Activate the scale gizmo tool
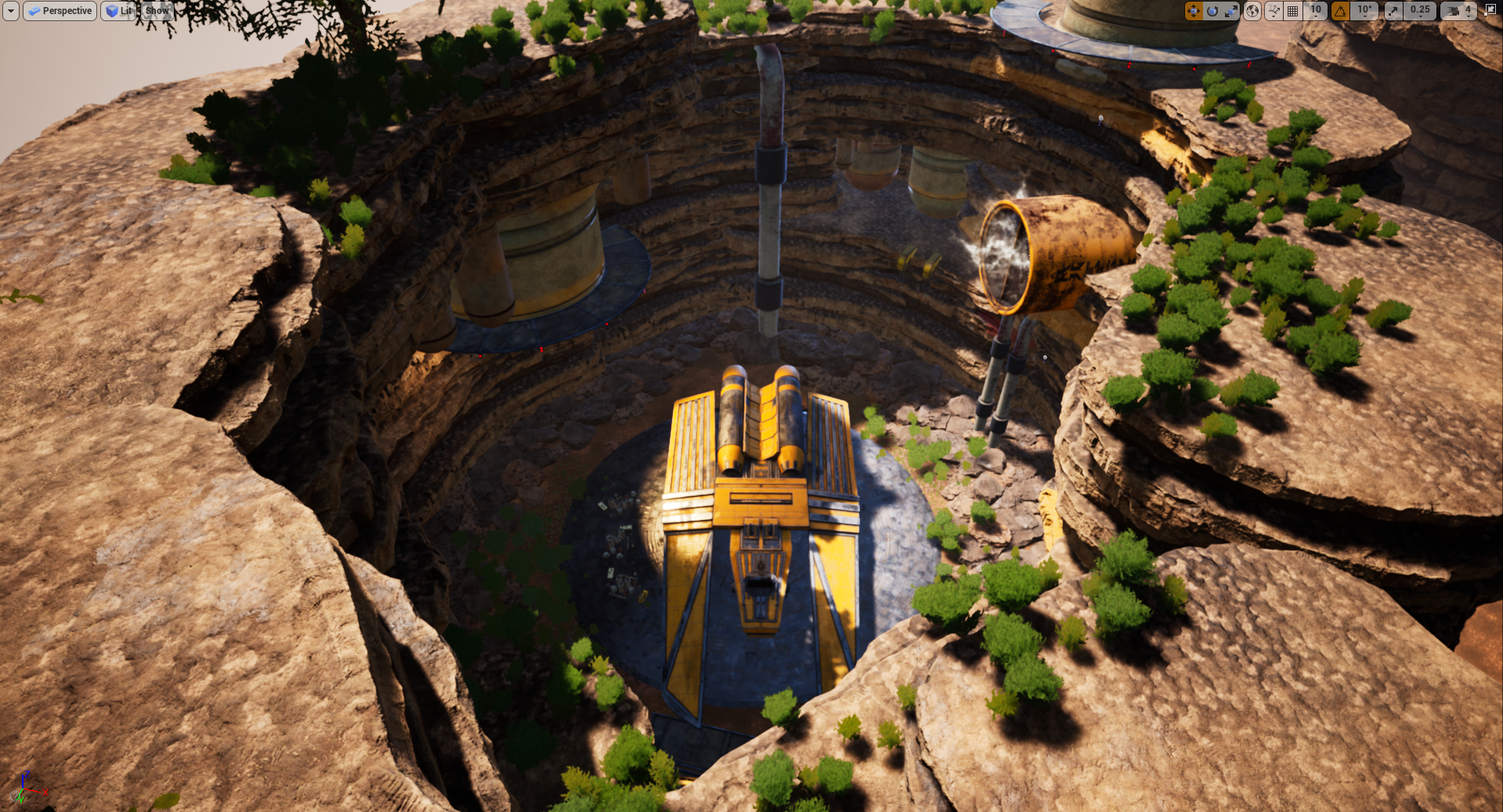The height and width of the screenshot is (812, 1503). pyautogui.click(x=1231, y=11)
